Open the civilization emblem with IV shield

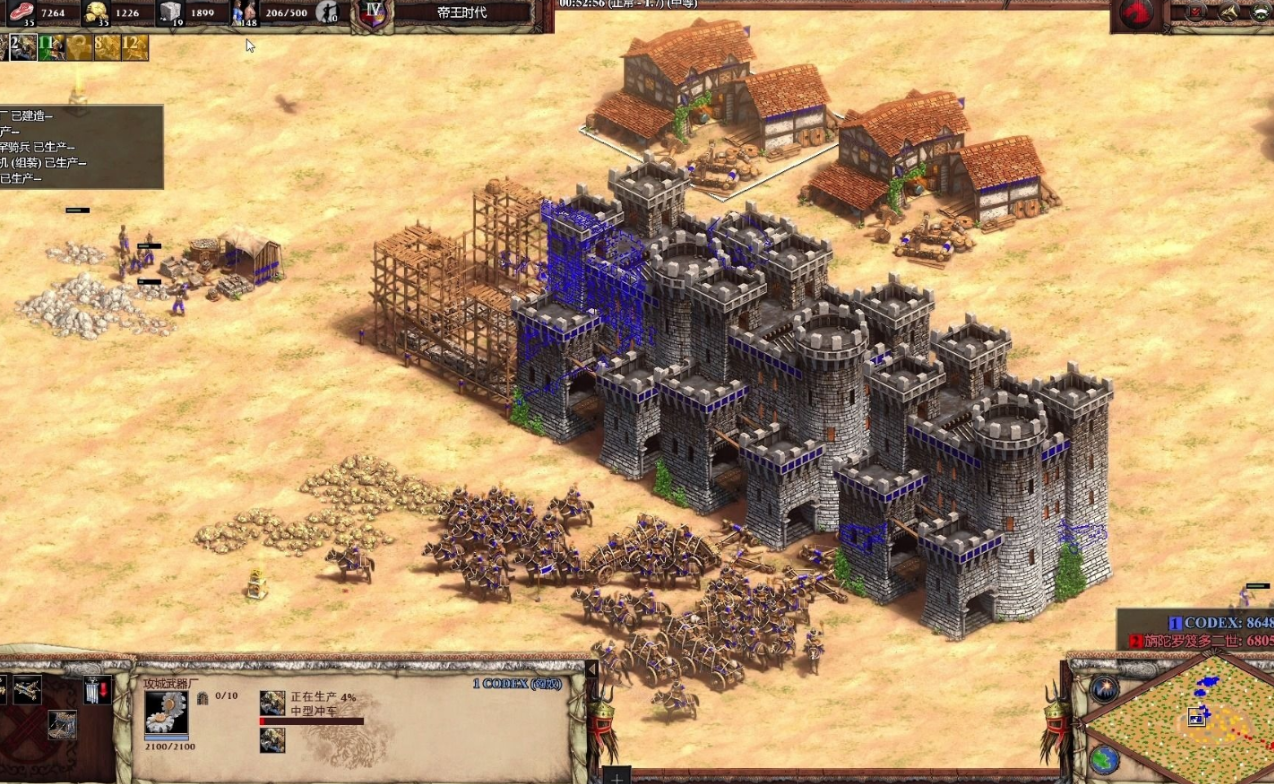click(x=374, y=14)
